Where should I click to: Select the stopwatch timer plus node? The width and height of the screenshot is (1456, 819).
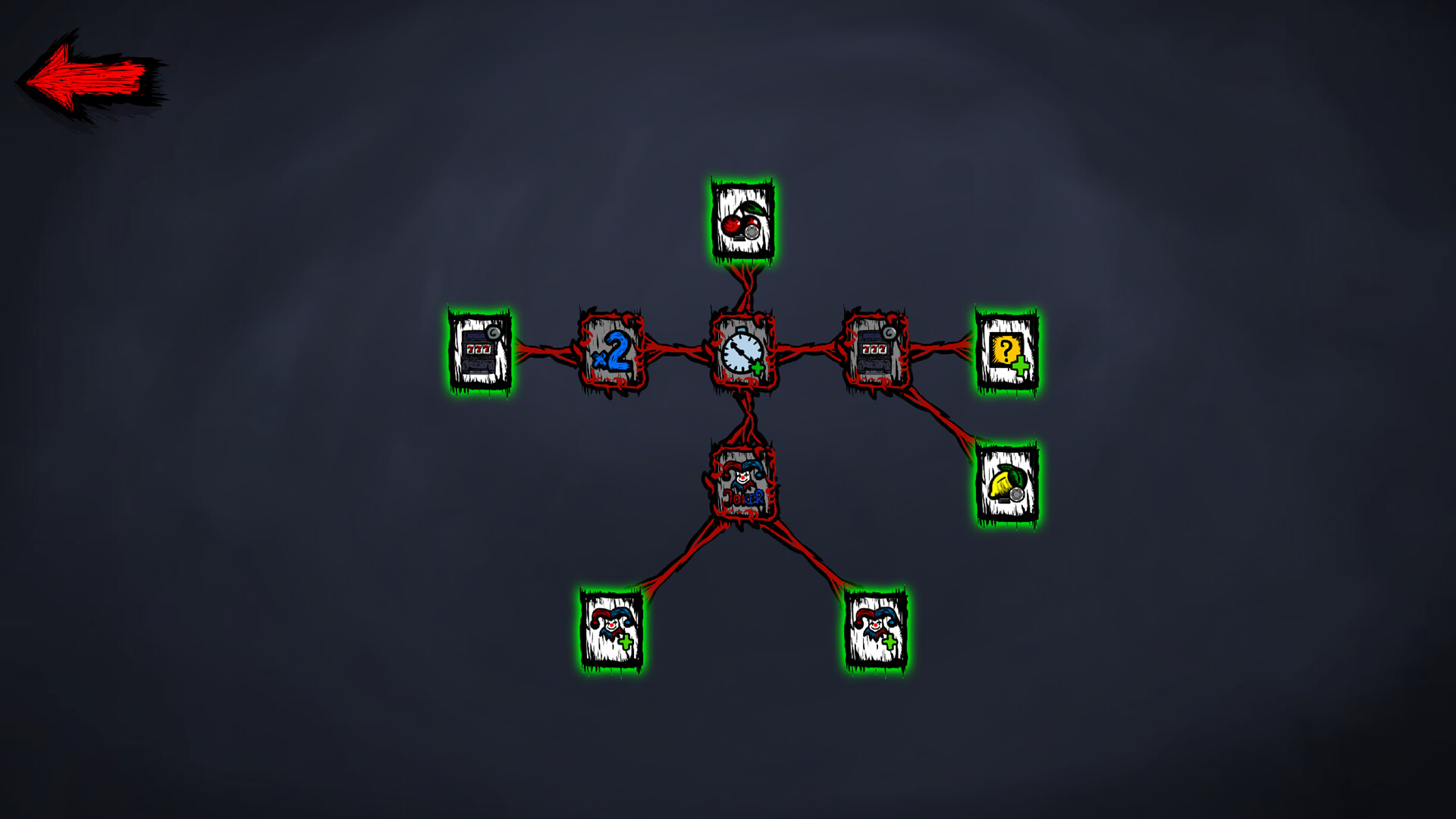point(742,353)
